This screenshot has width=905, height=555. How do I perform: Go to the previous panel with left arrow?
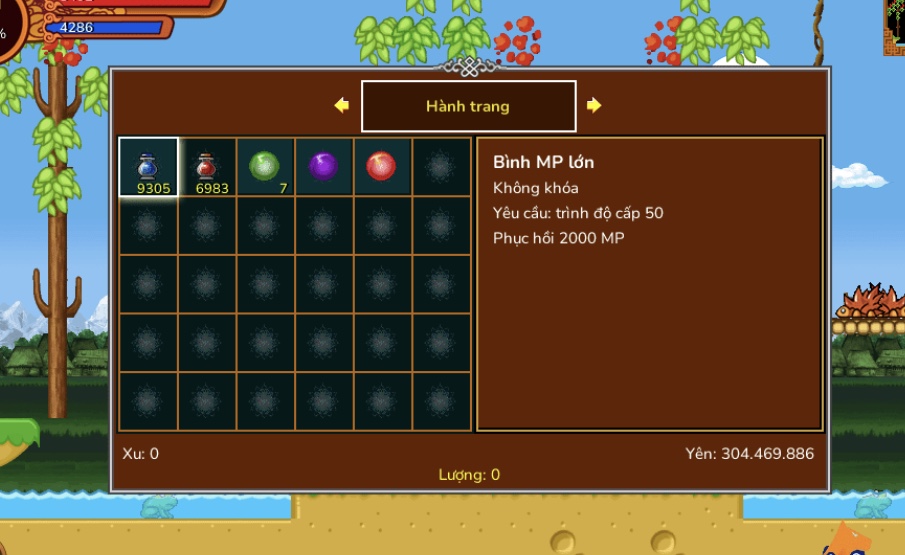342,105
